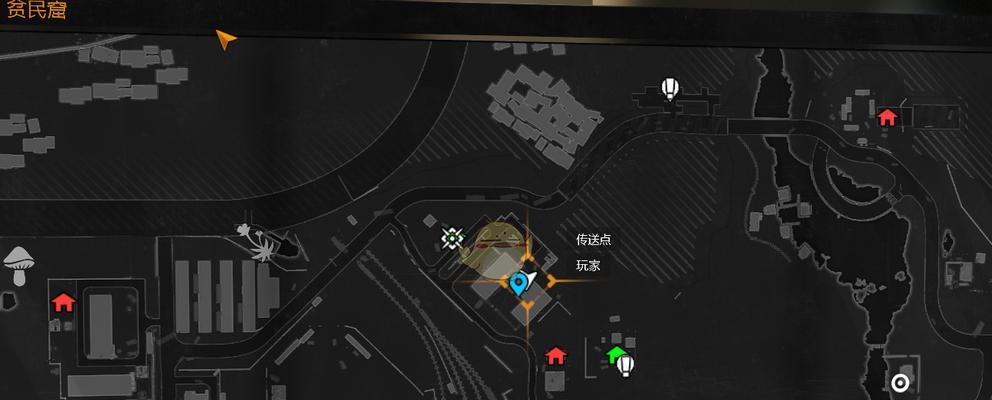Select the white herb plant map marker
Image resolution: width=992 pixels, height=400 pixels.
tap(260, 240)
